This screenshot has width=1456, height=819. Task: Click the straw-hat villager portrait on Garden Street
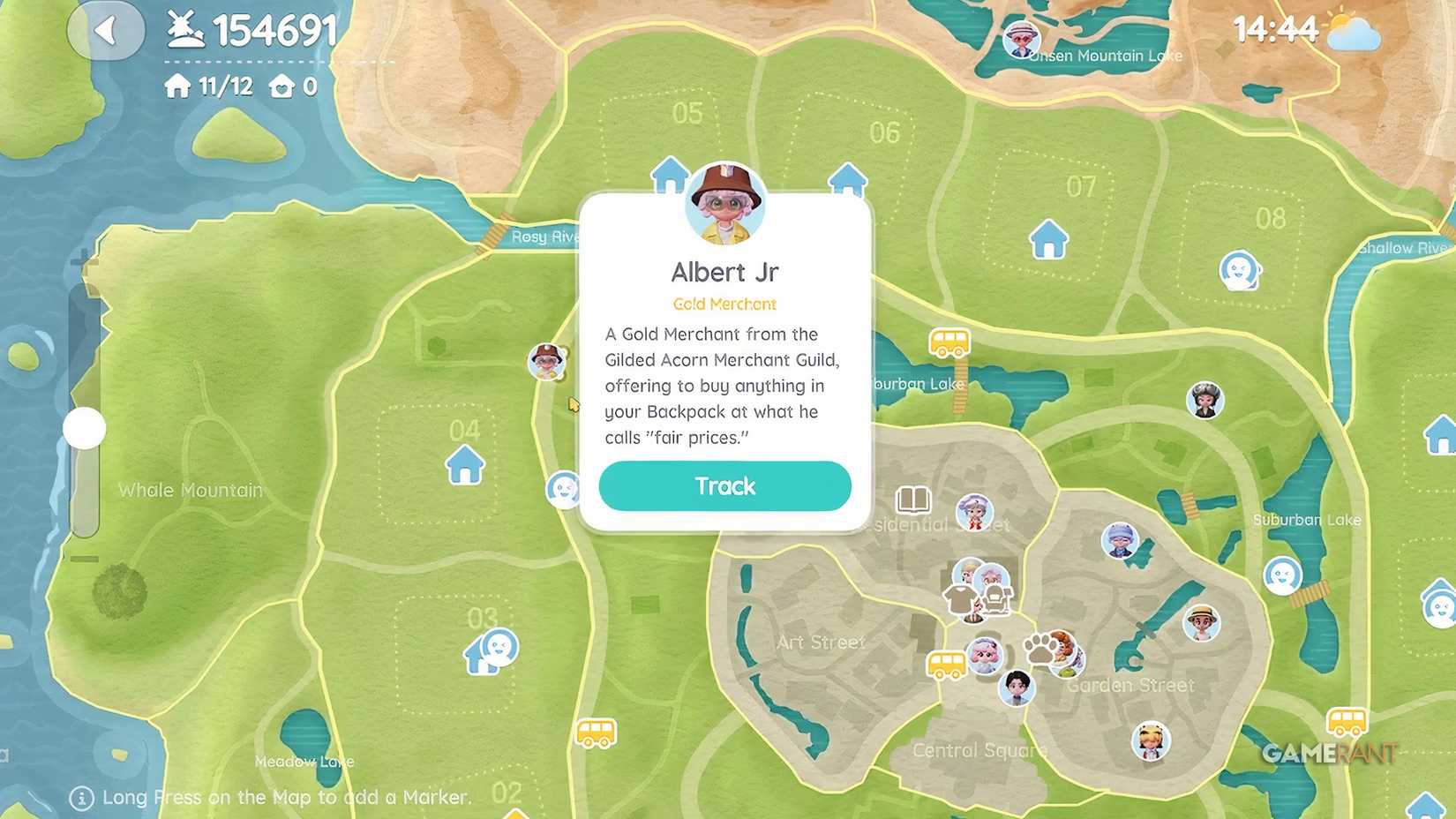[x=1200, y=622]
